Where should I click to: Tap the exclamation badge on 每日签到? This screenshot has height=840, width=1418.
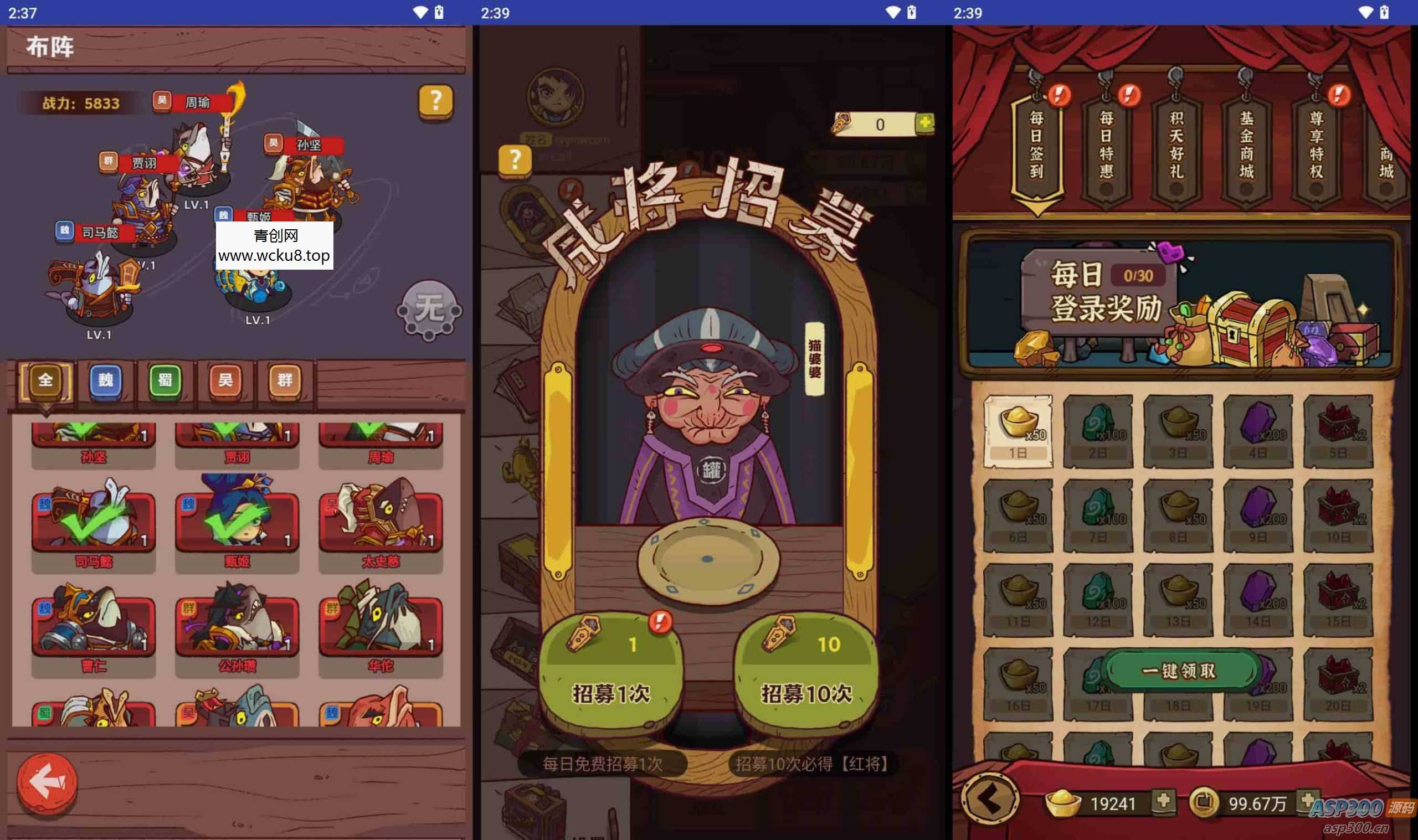pos(1060,96)
